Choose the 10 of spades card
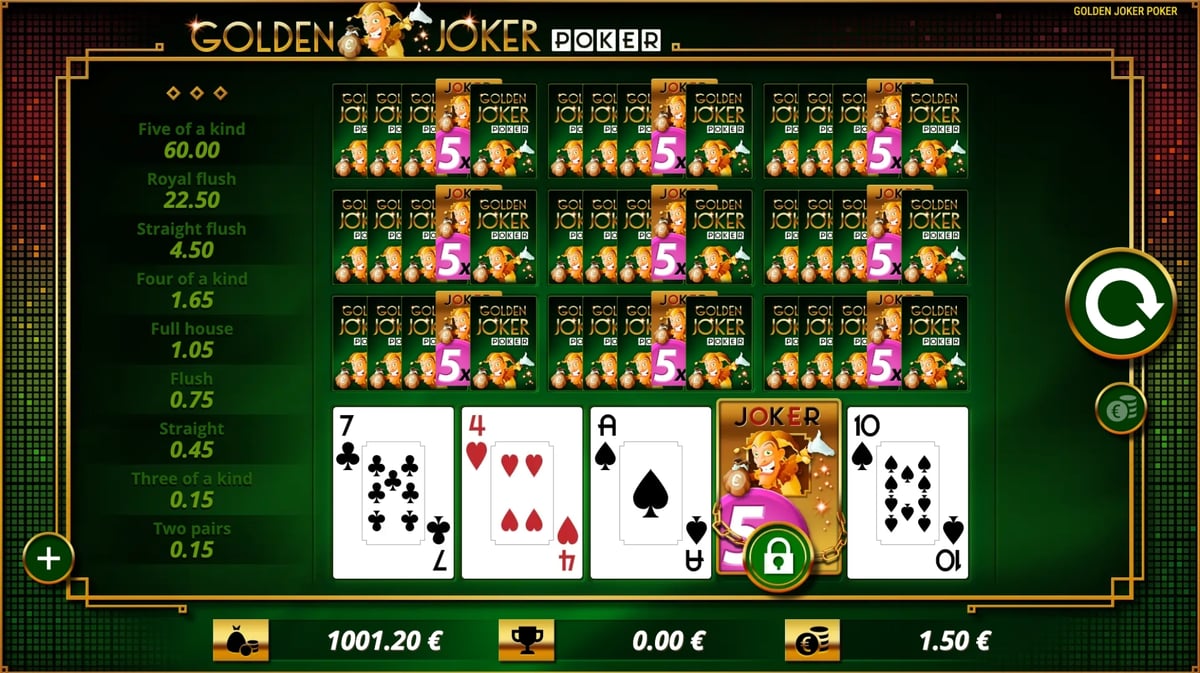 click(907, 492)
